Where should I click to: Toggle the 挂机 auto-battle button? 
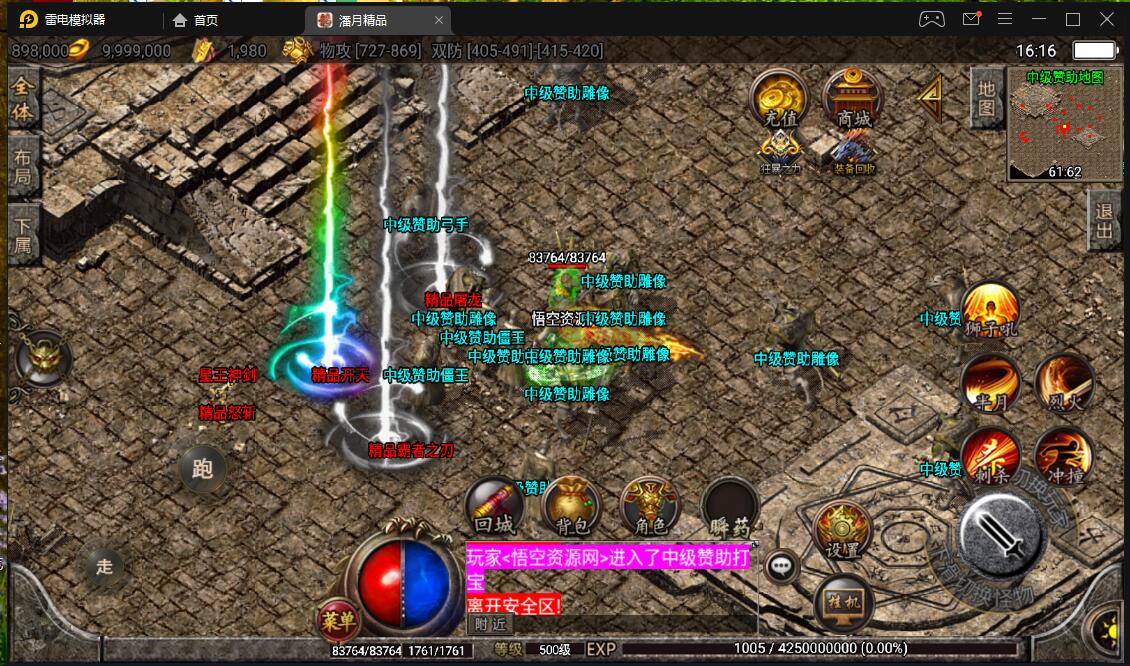tap(843, 603)
